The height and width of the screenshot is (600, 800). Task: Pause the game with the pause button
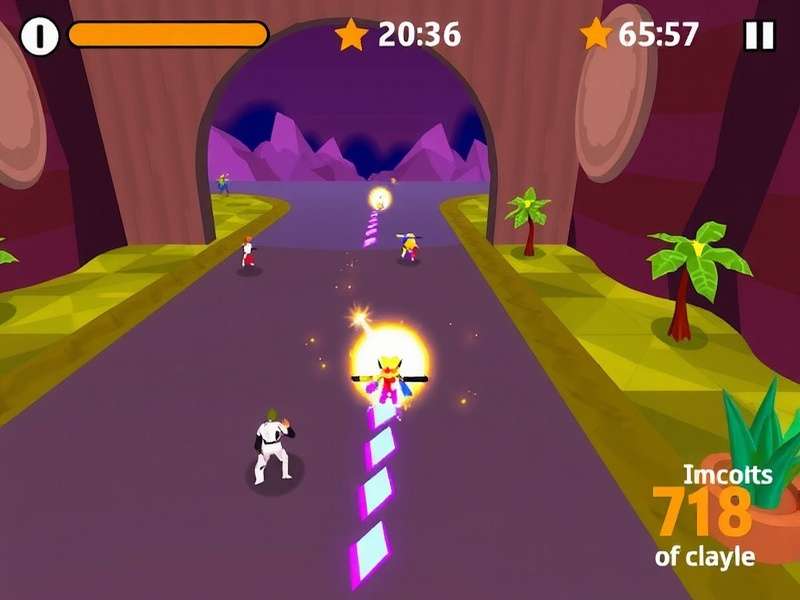[x=759, y=36]
